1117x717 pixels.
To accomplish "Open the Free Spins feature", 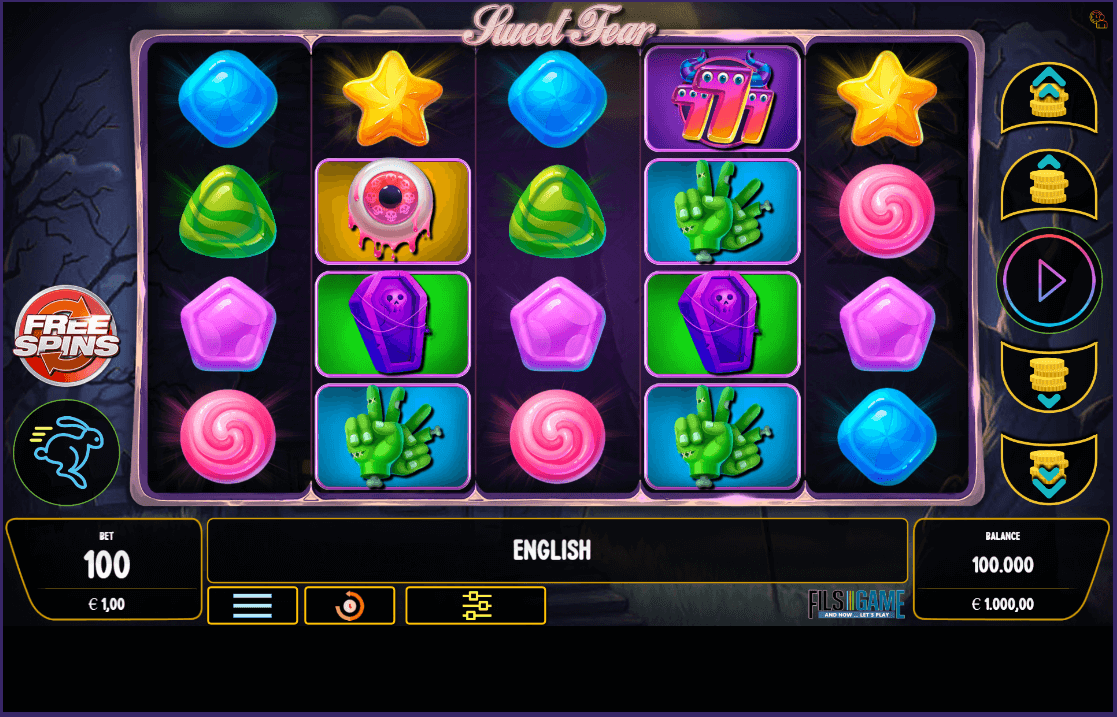I will [66, 336].
